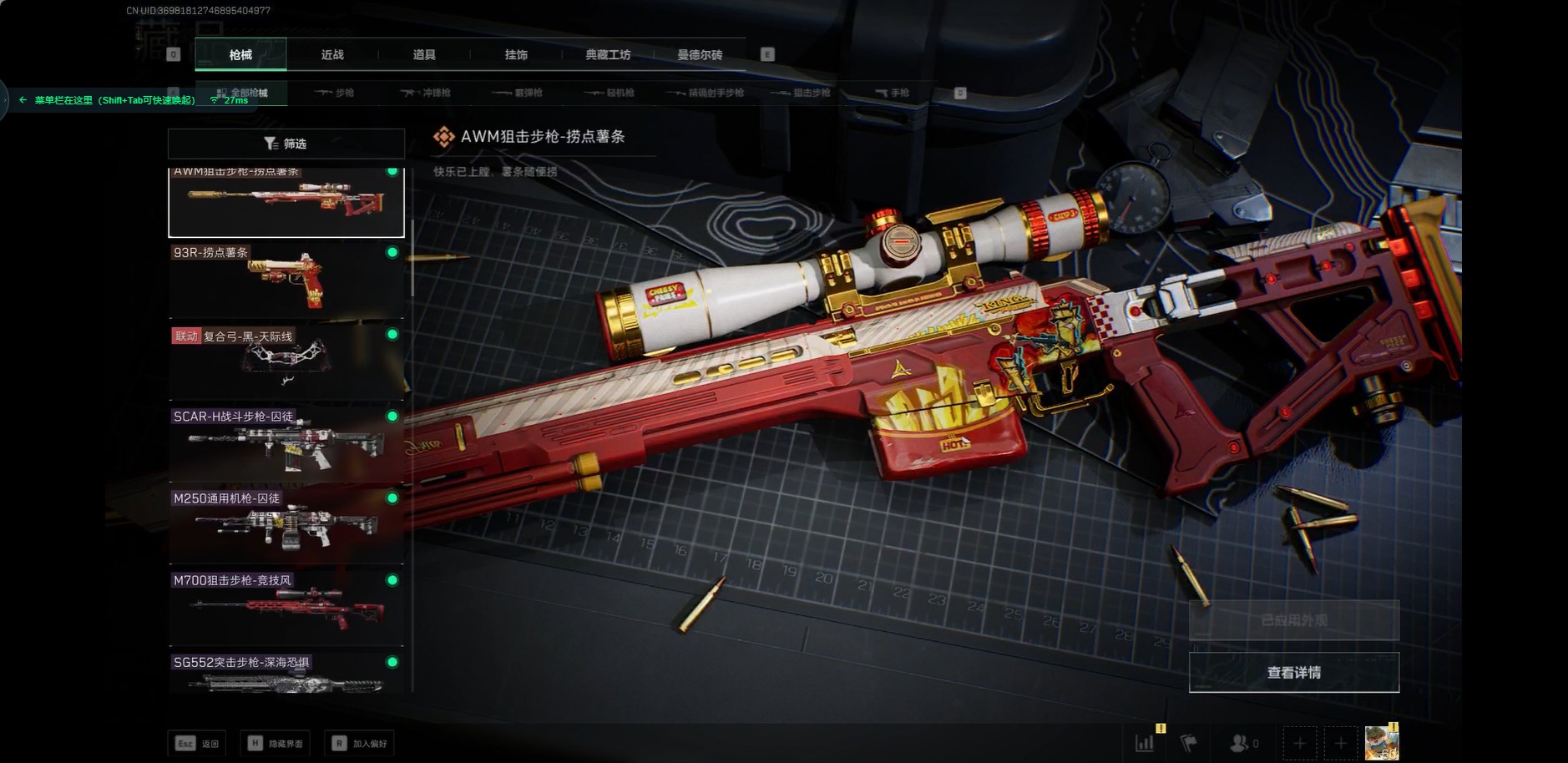
Task: Click the 查看详情 view details button
Action: 1293,673
